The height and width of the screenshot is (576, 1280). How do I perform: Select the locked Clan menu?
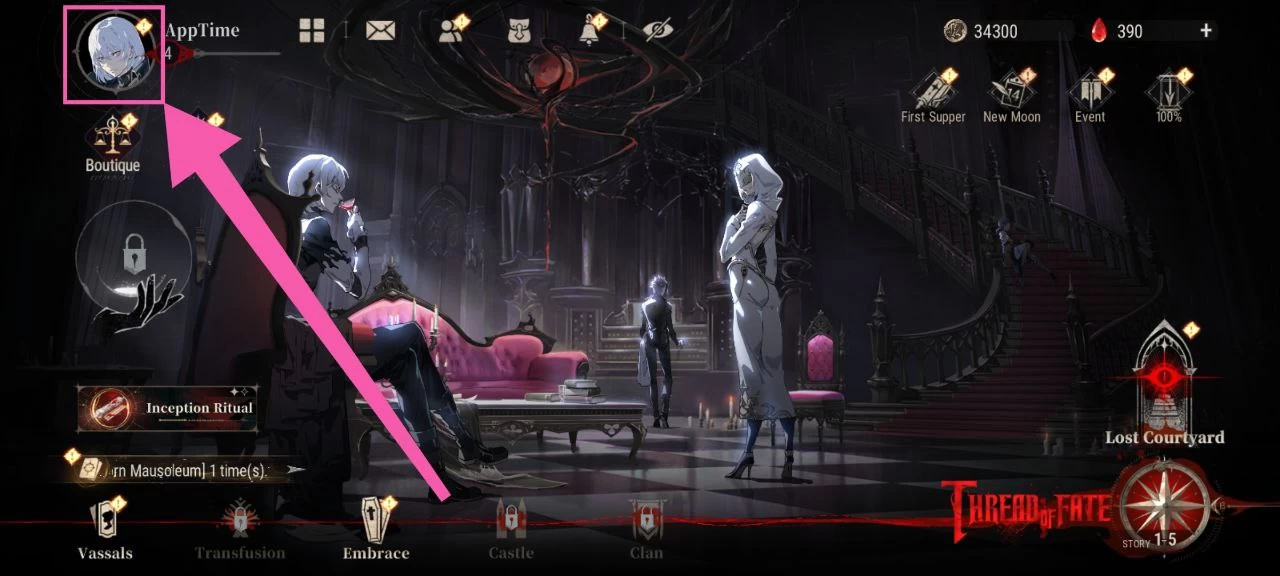tap(646, 530)
